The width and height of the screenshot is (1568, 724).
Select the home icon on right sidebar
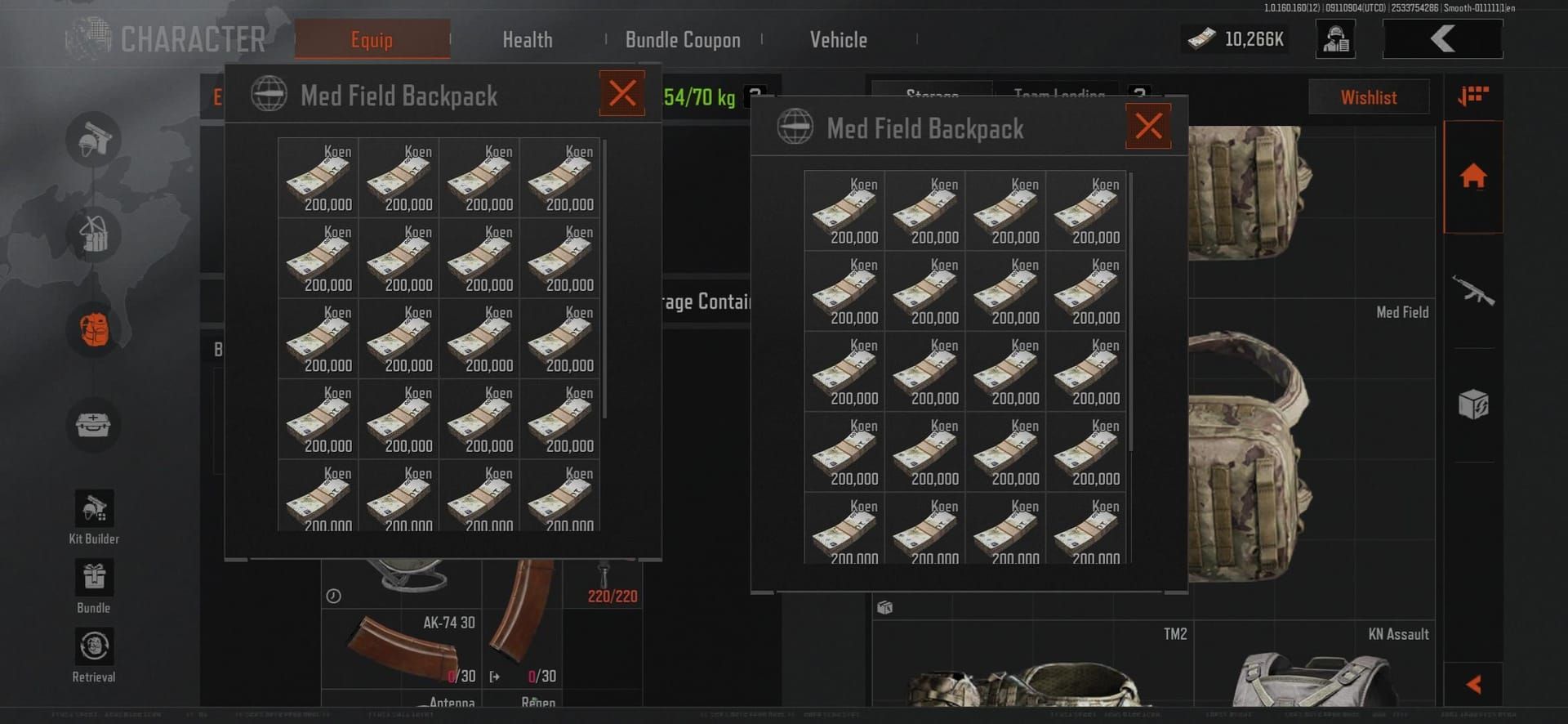(x=1472, y=177)
